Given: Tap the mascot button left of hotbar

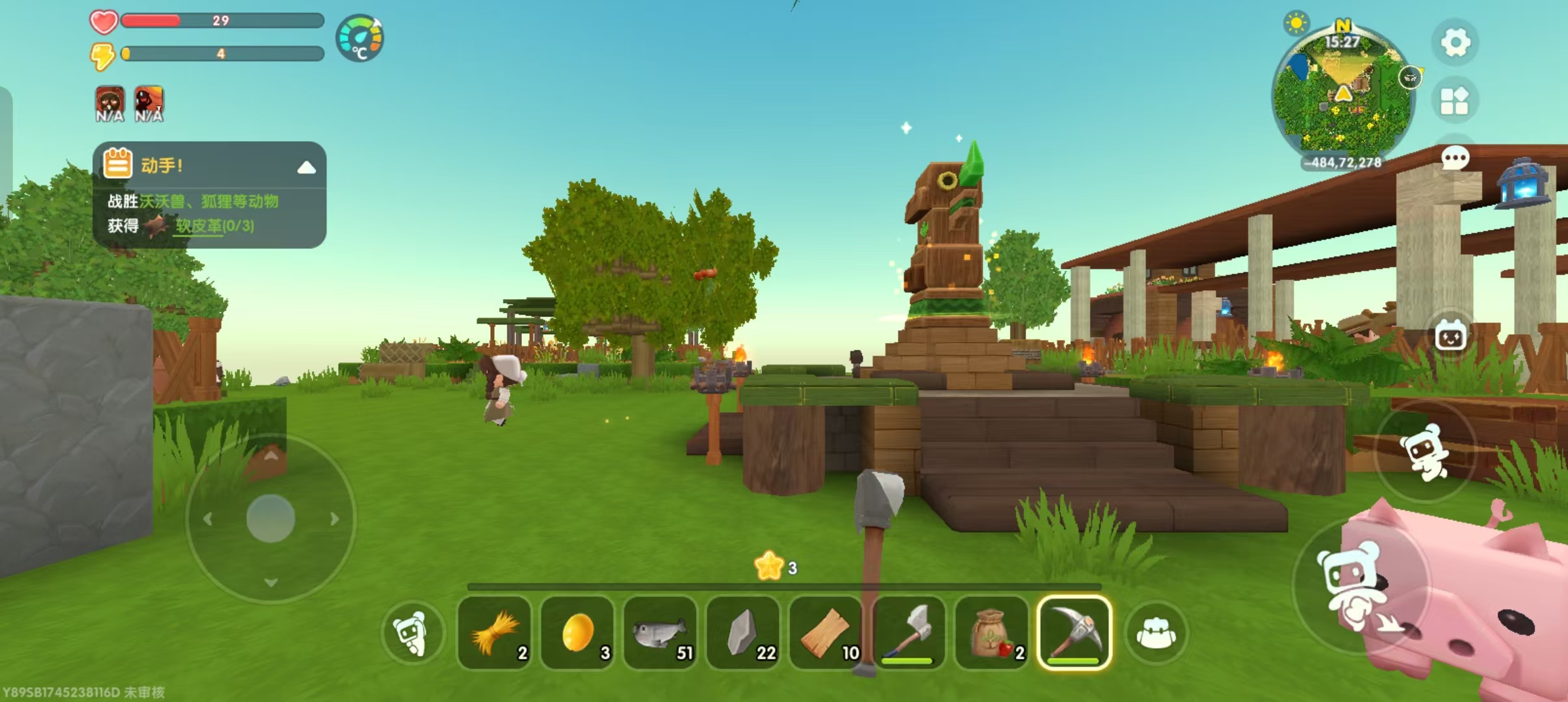Looking at the screenshot, I should pos(412,632).
